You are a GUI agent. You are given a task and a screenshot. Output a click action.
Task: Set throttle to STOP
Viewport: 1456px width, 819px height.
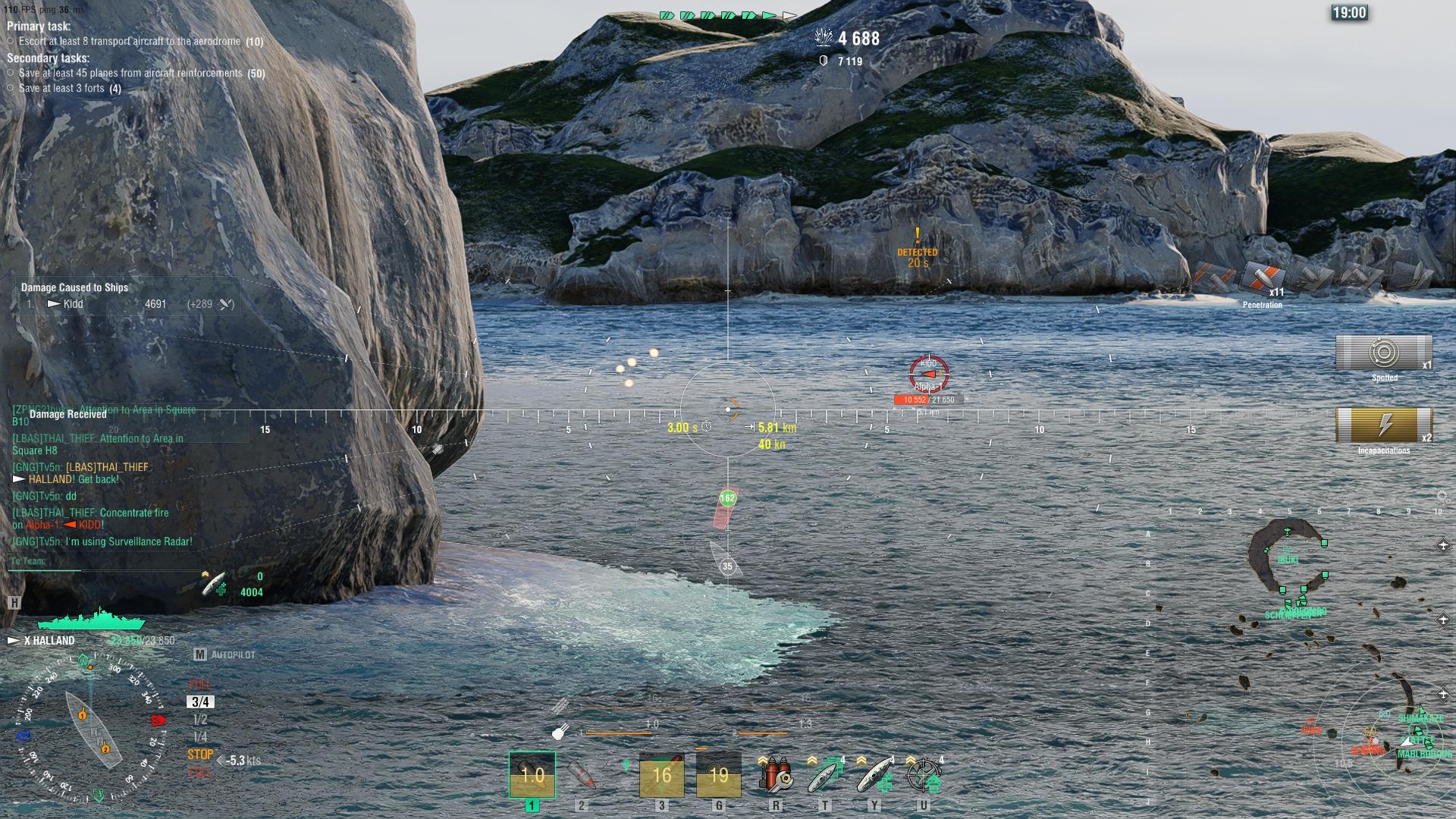click(x=199, y=754)
